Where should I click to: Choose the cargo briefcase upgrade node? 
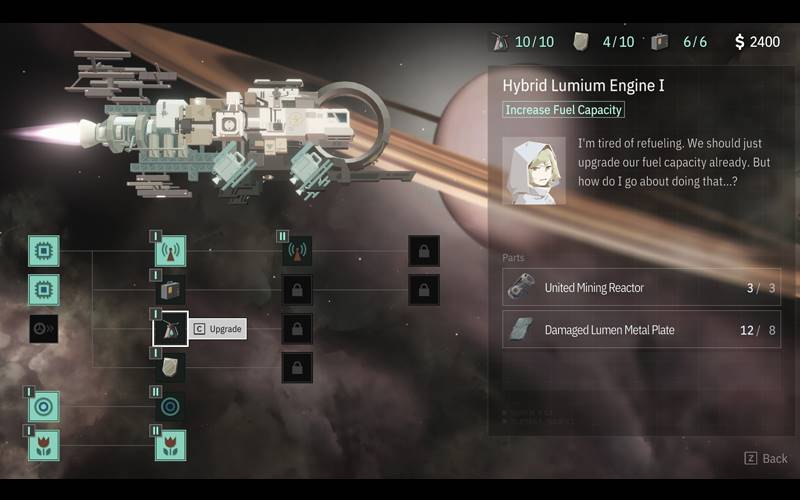(170, 290)
